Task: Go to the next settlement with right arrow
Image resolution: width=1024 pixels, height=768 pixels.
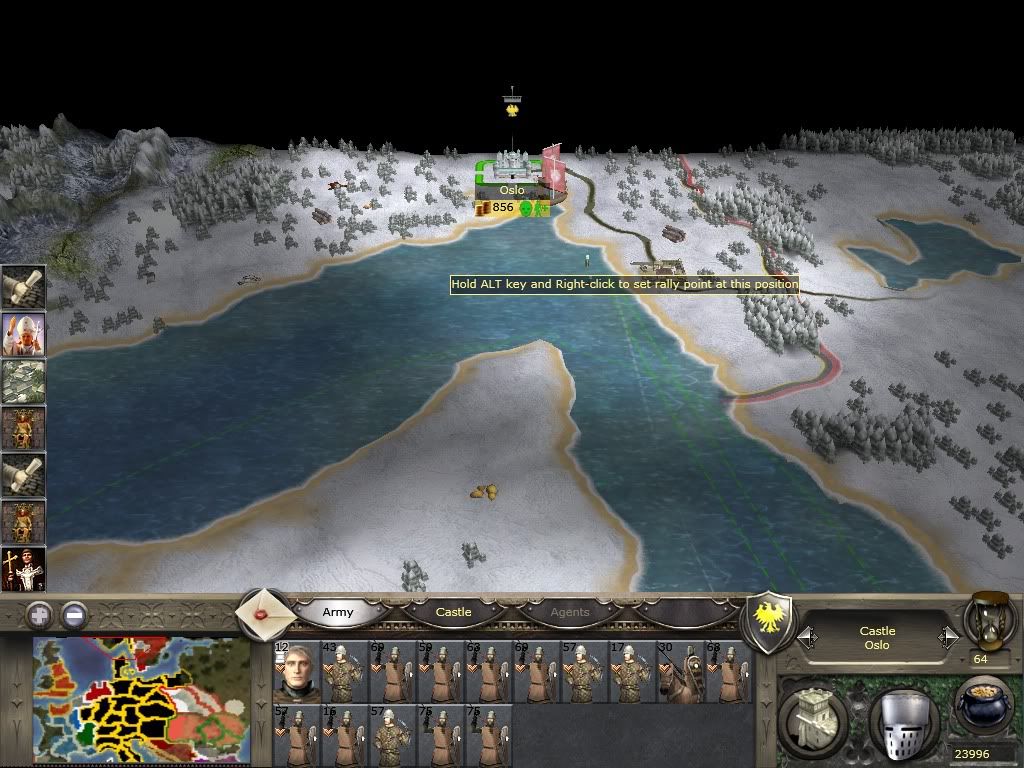Action: coord(948,637)
